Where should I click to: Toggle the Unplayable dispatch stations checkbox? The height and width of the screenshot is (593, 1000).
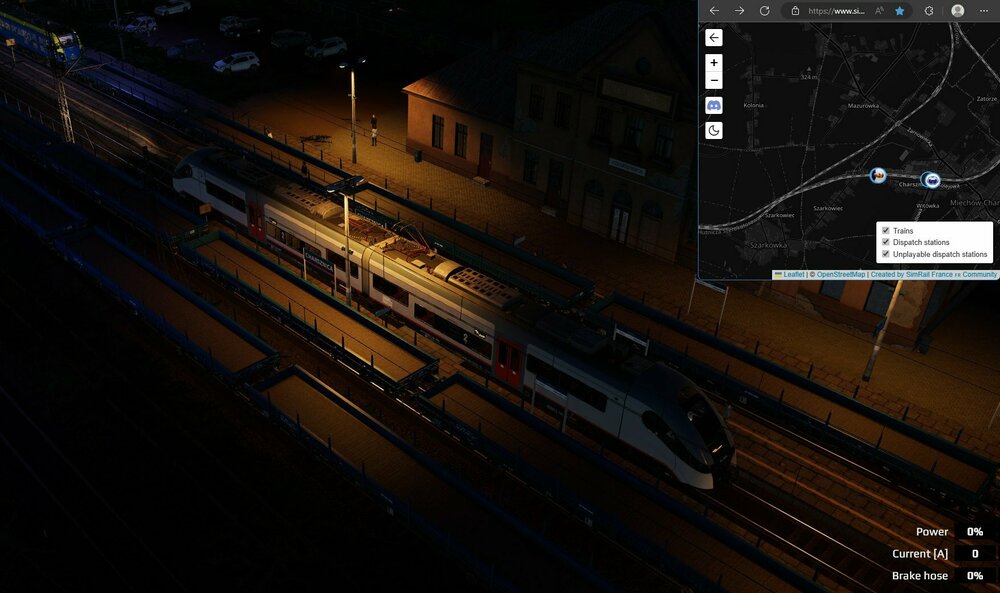[x=885, y=254]
